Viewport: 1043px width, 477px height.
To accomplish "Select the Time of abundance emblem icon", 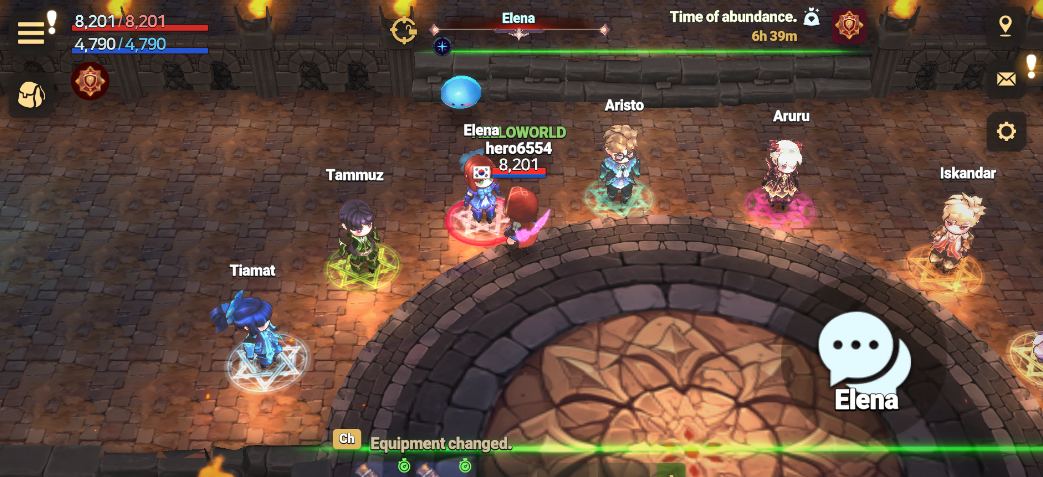I will (x=849, y=26).
